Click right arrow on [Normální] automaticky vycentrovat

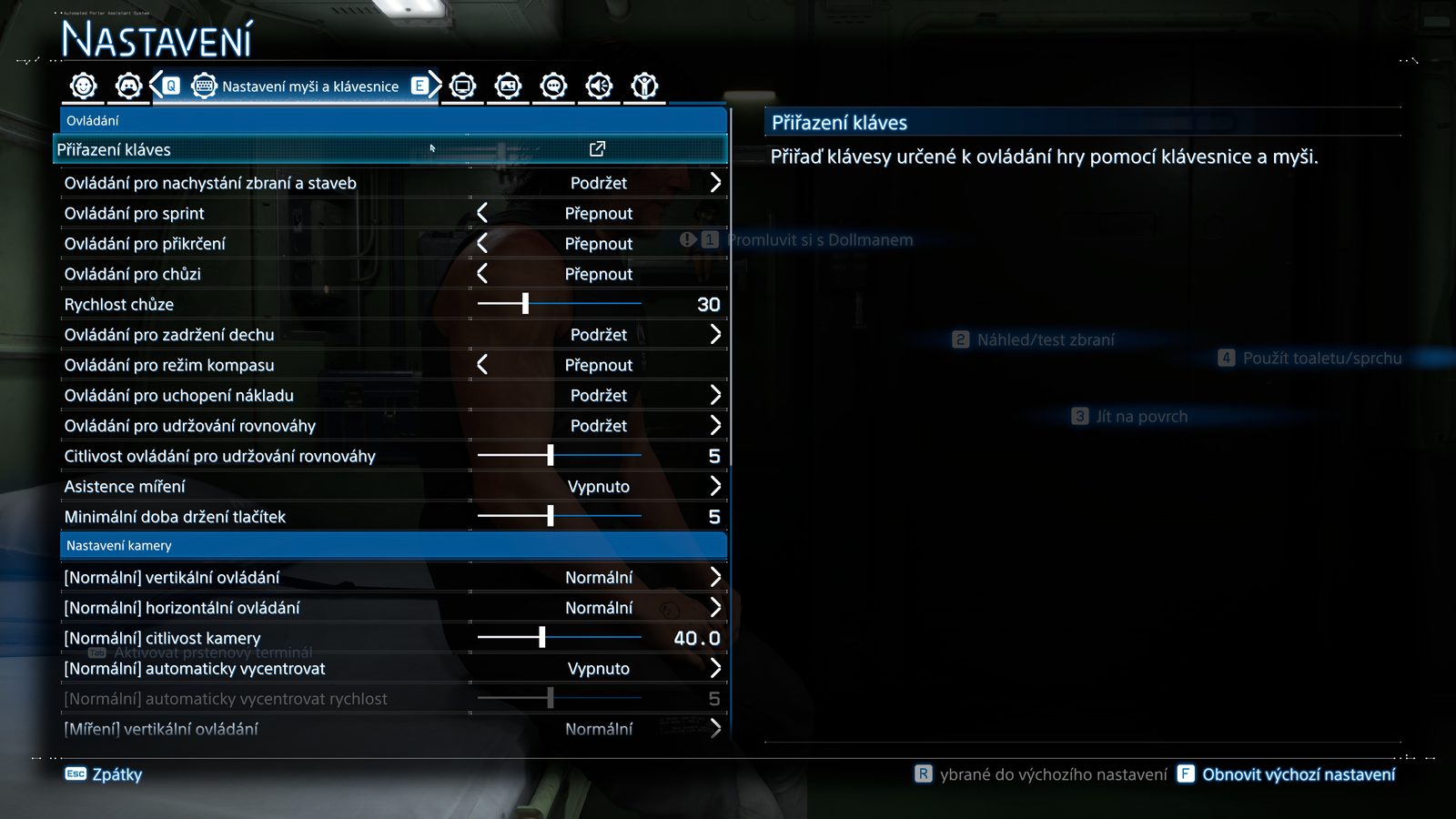point(715,669)
